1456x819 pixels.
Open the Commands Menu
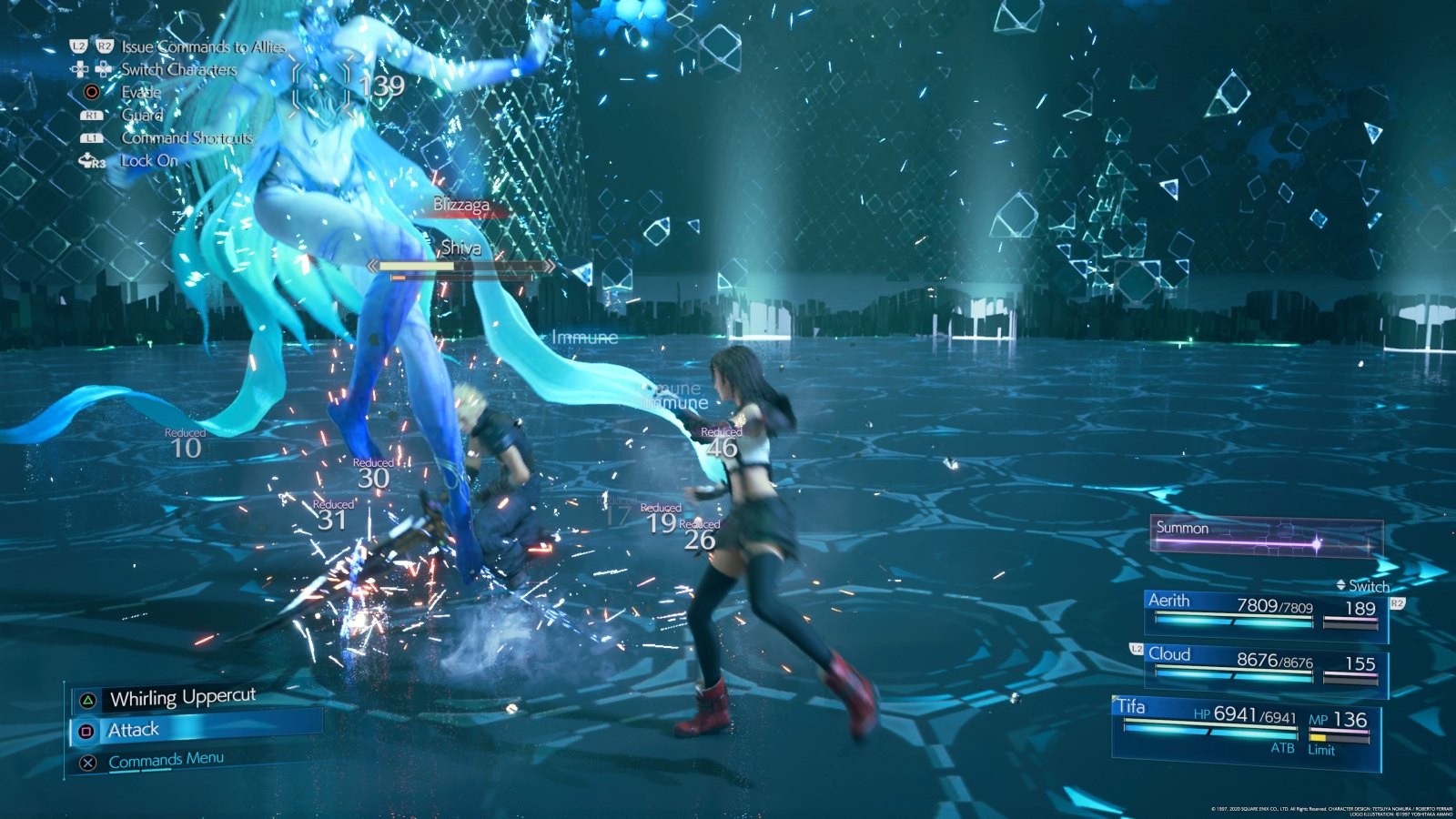(164, 758)
